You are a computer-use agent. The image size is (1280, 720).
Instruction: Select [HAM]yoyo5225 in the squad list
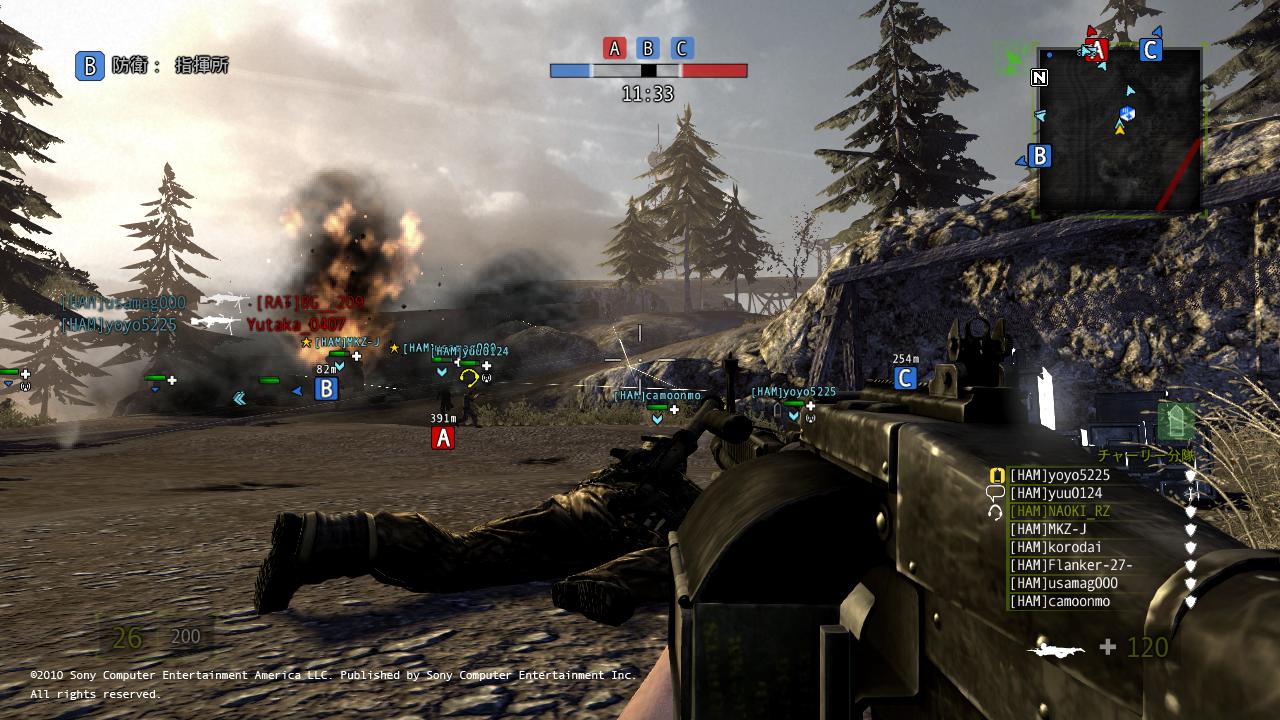tap(1059, 475)
